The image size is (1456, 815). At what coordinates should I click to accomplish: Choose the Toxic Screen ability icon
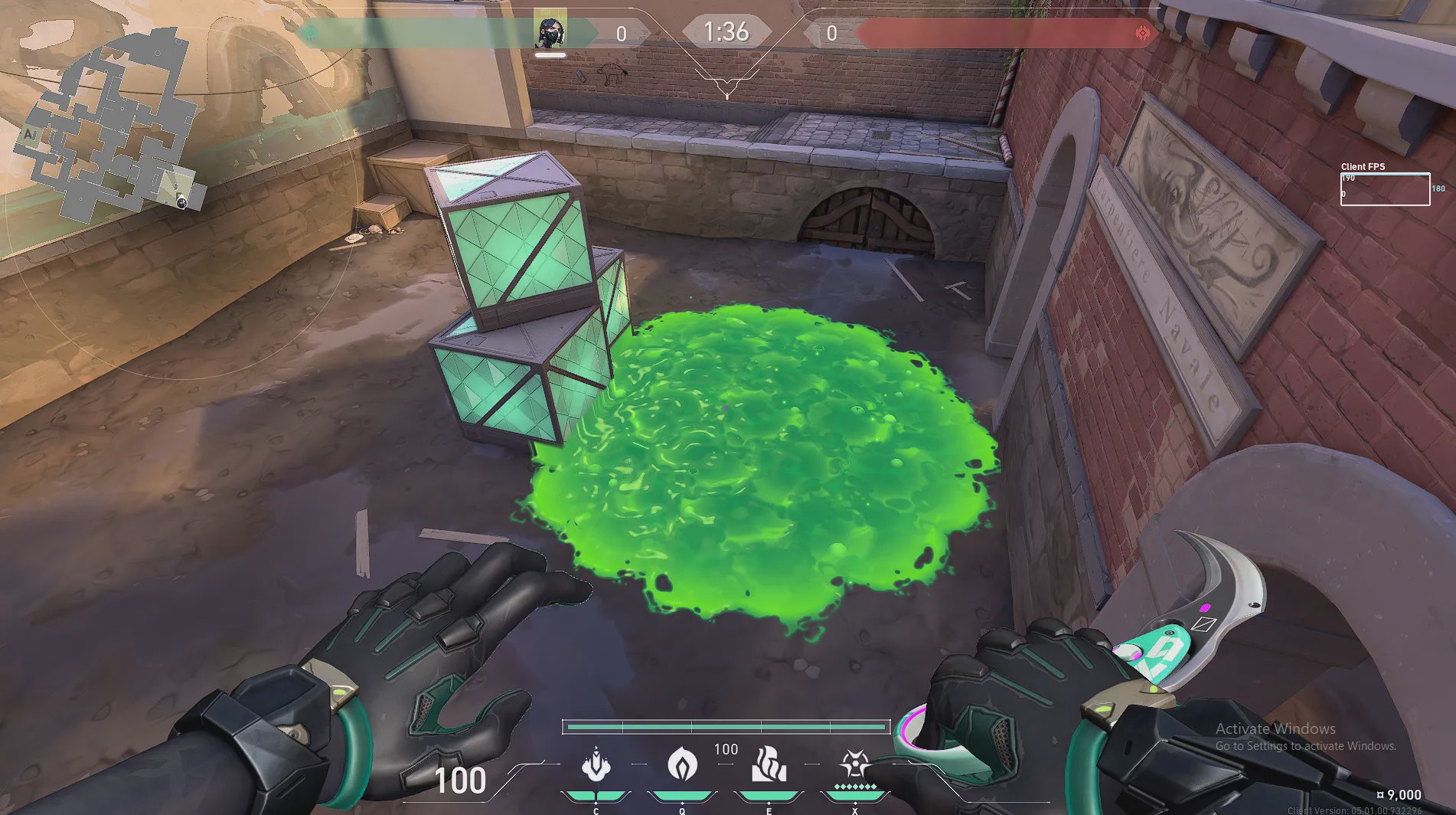[769, 765]
